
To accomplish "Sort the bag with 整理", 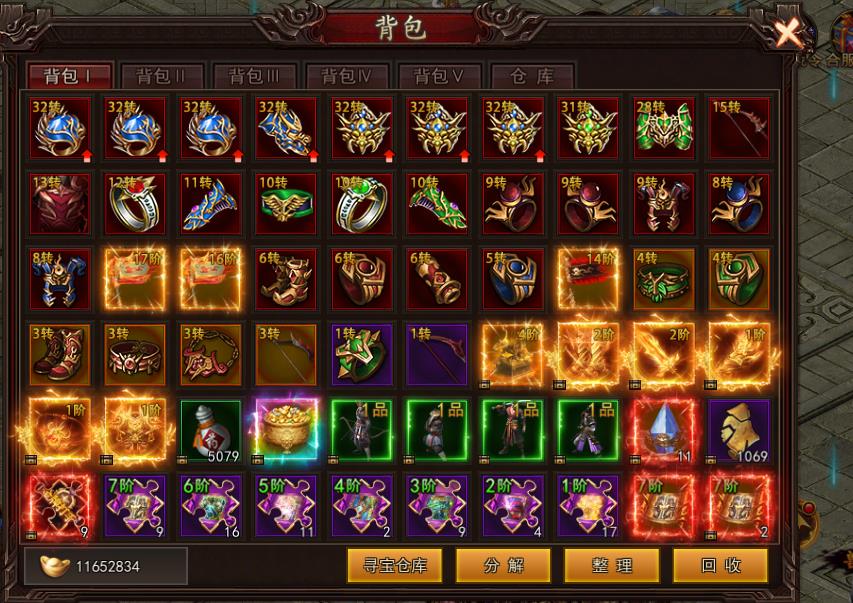I will pyautogui.click(x=611, y=565).
